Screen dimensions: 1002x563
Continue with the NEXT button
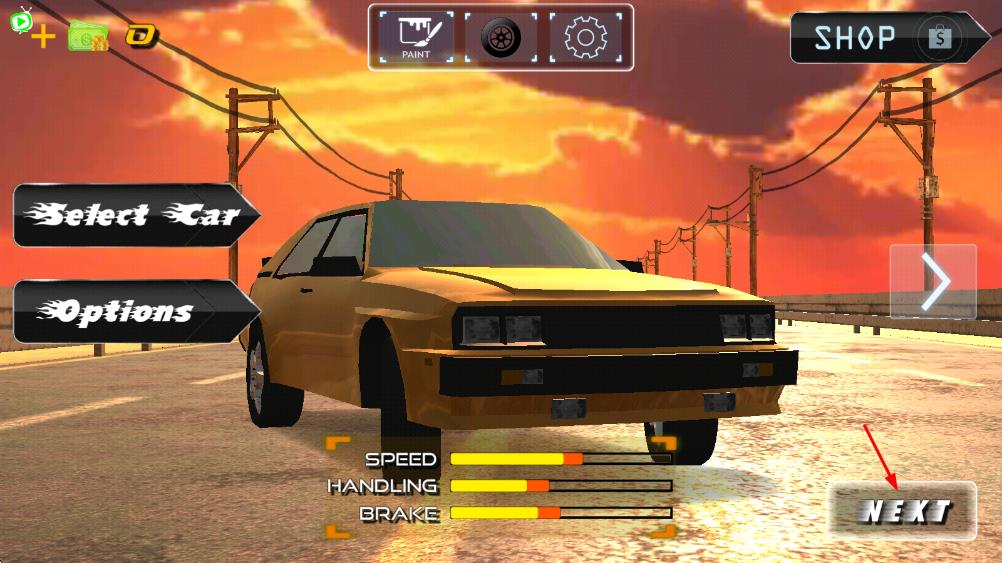point(903,511)
